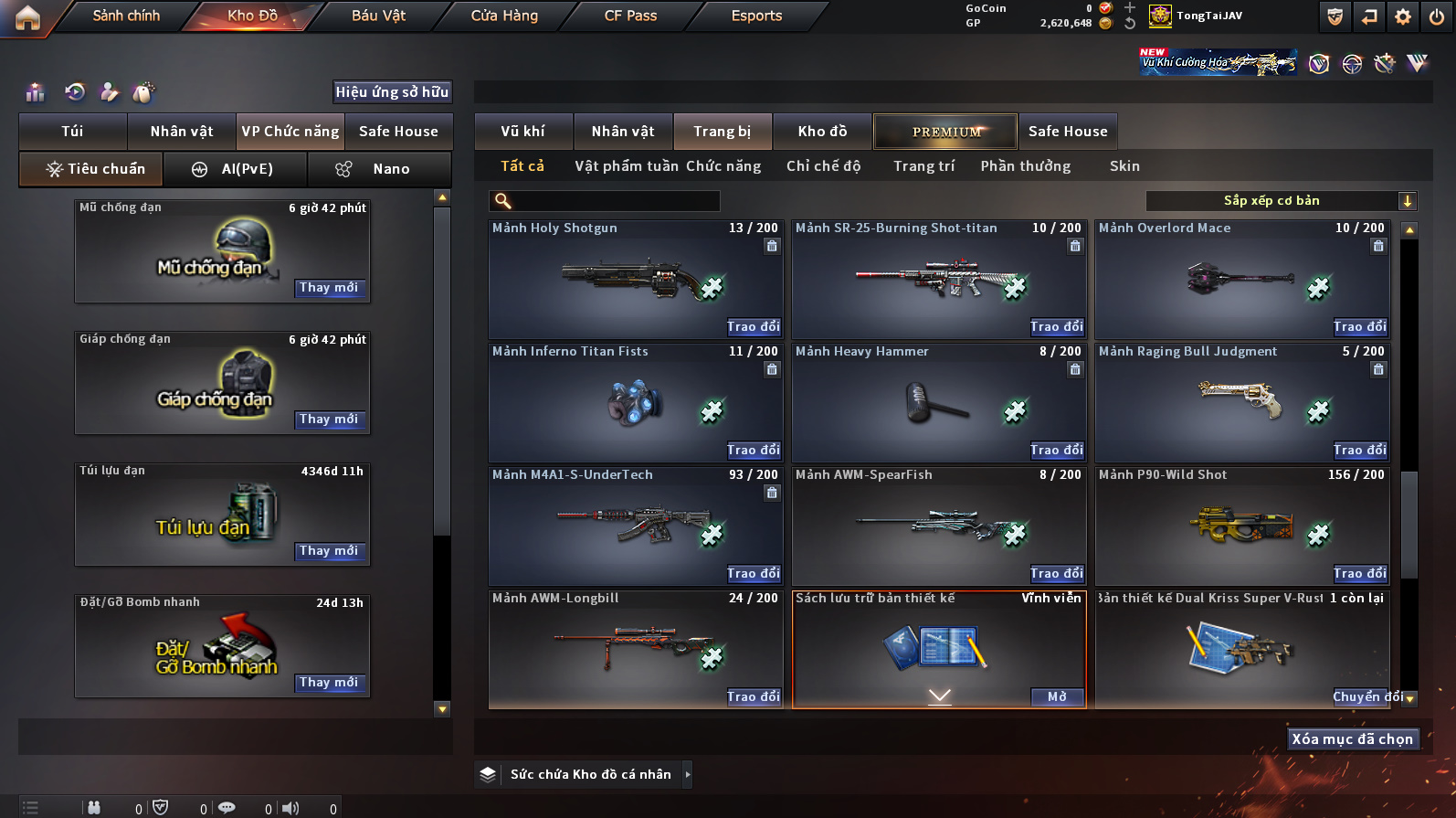Open settings with the gear icon

(1403, 16)
